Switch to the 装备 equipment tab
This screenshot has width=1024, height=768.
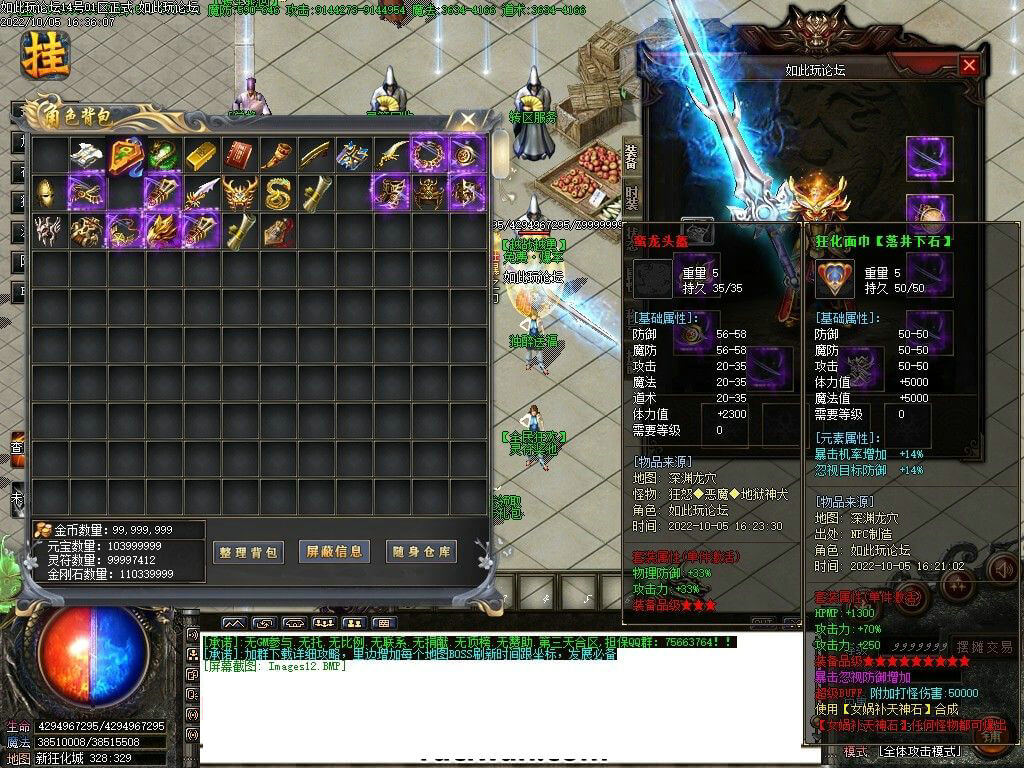(631, 156)
